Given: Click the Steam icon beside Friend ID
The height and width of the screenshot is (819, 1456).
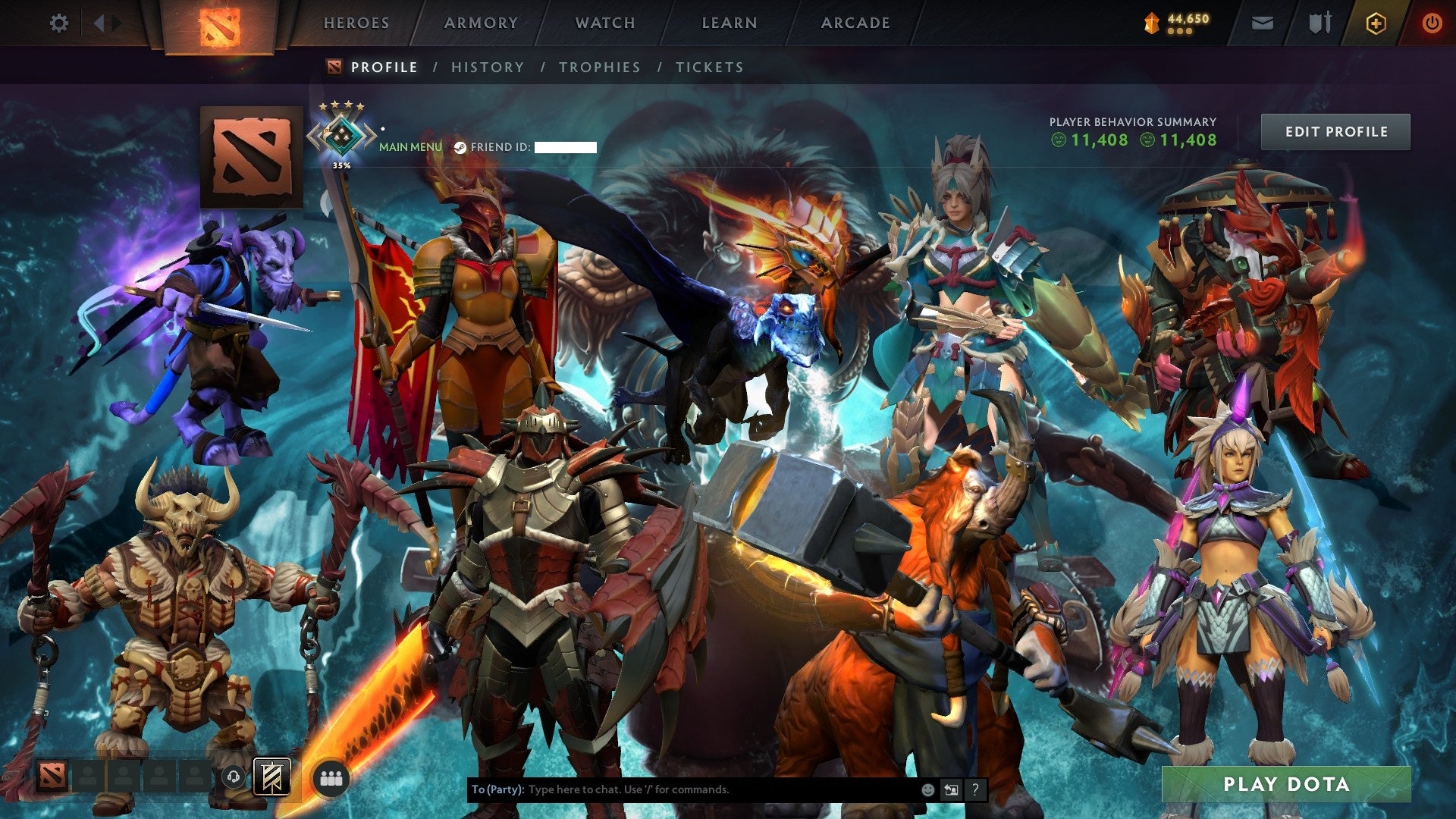Looking at the screenshot, I should tap(460, 148).
